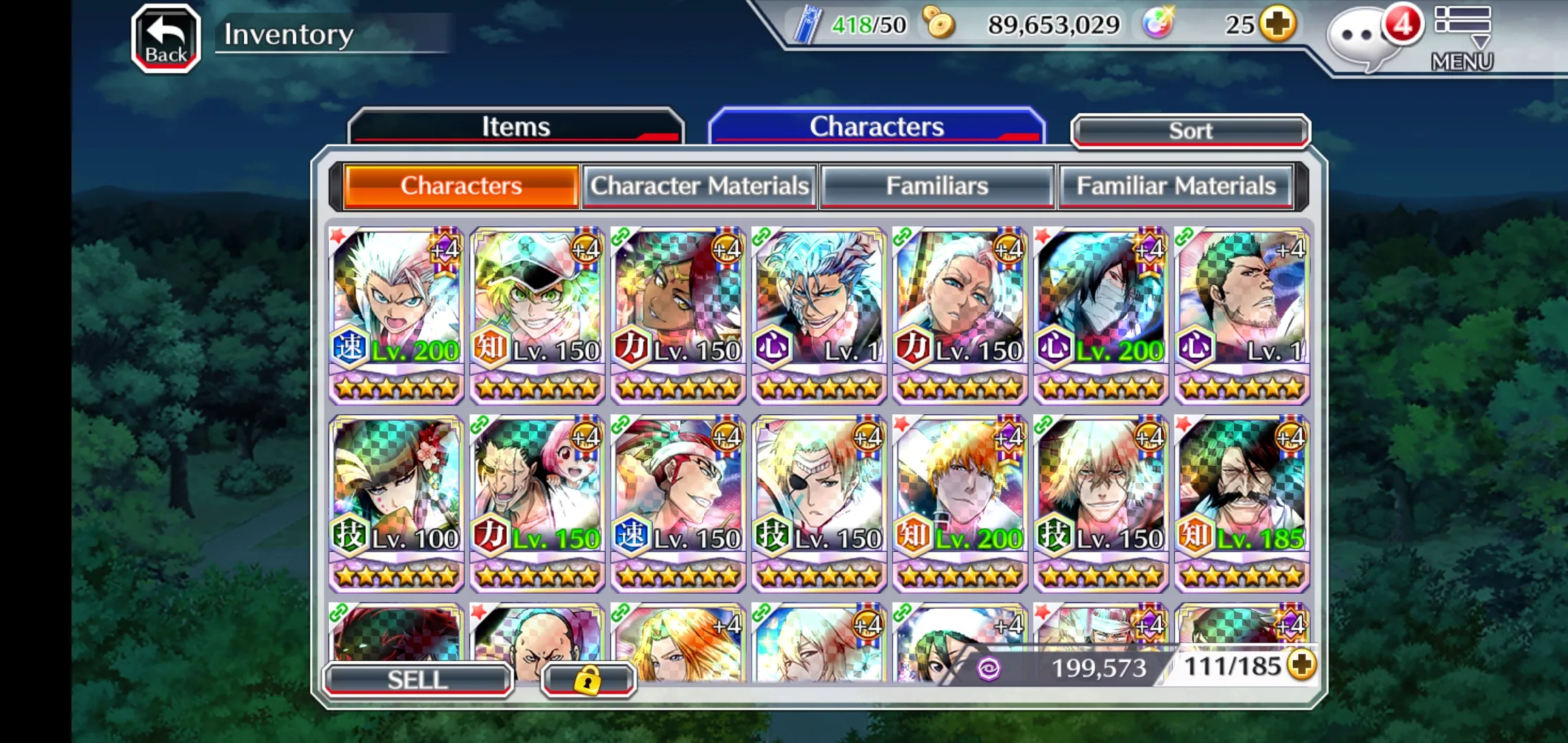Show the Character Materials sub-tab
Viewport: 1568px width, 743px height.
pyautogui.click(x=699, y=186)
